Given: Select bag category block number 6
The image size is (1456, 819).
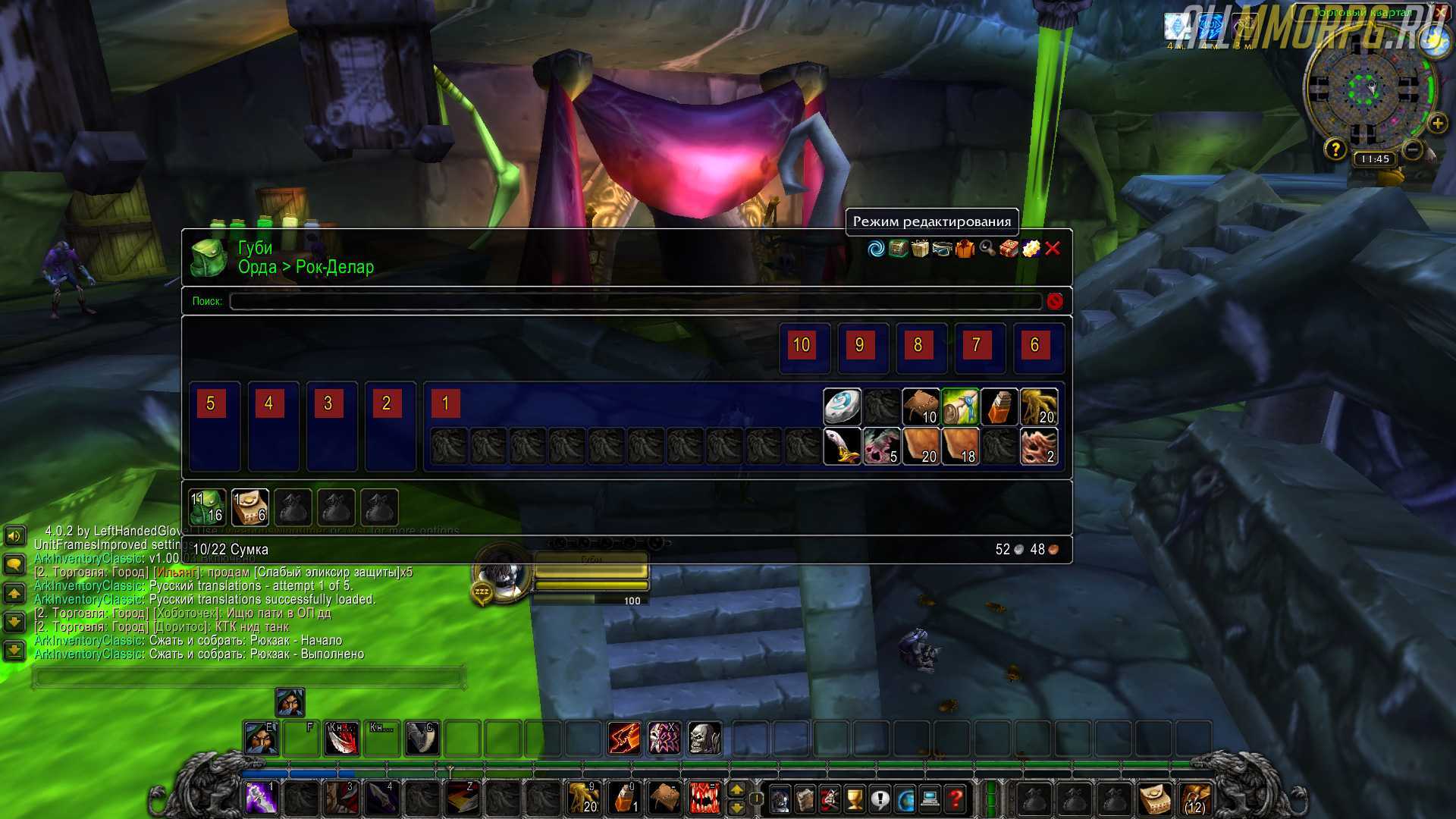Looking at the screenshot, I should tap(1034, 345).
